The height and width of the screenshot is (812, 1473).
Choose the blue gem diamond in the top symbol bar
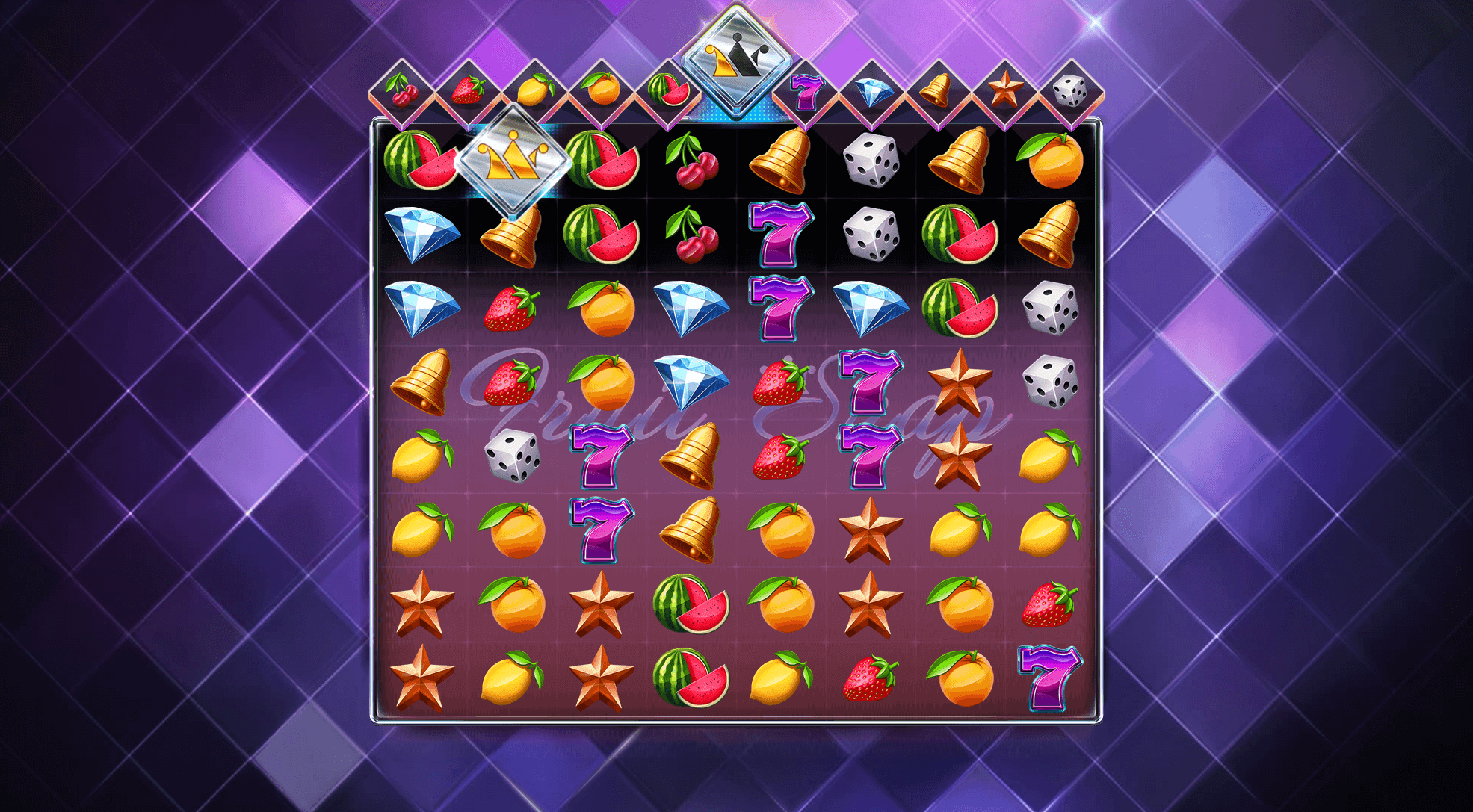click(x=871, y=93)
